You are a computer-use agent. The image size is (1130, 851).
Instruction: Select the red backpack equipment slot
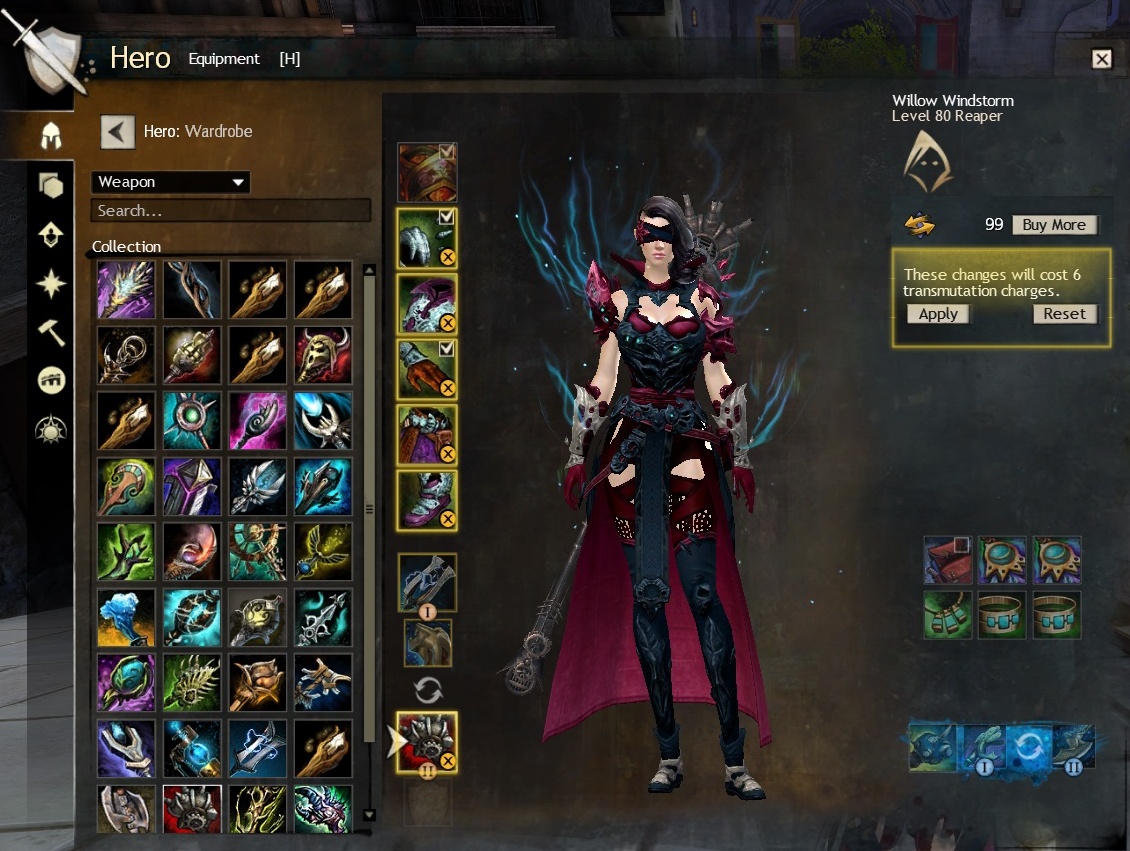click(x=947, y=561)
